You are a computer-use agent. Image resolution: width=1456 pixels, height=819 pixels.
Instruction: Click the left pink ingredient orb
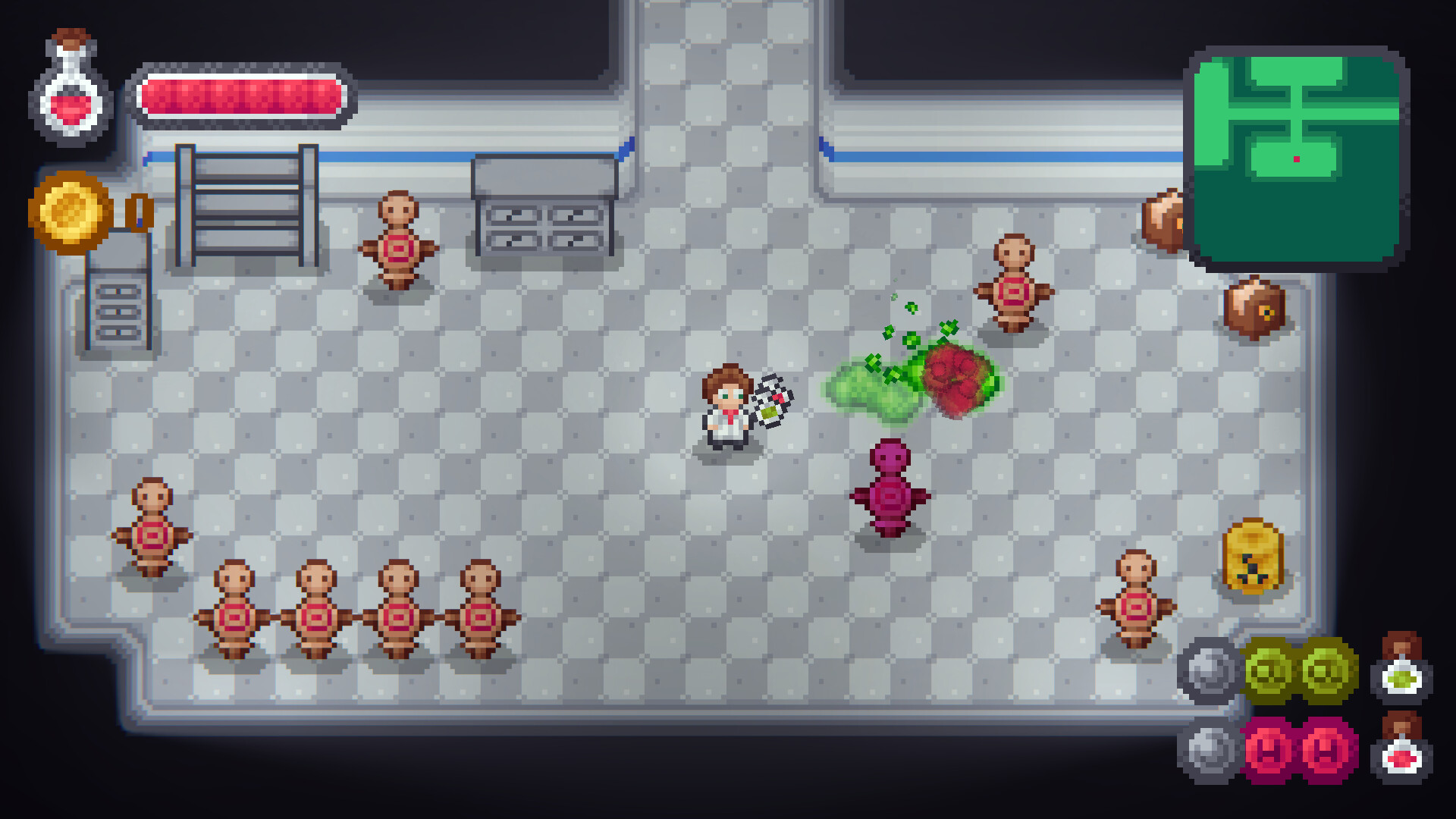click(1268, 751)
